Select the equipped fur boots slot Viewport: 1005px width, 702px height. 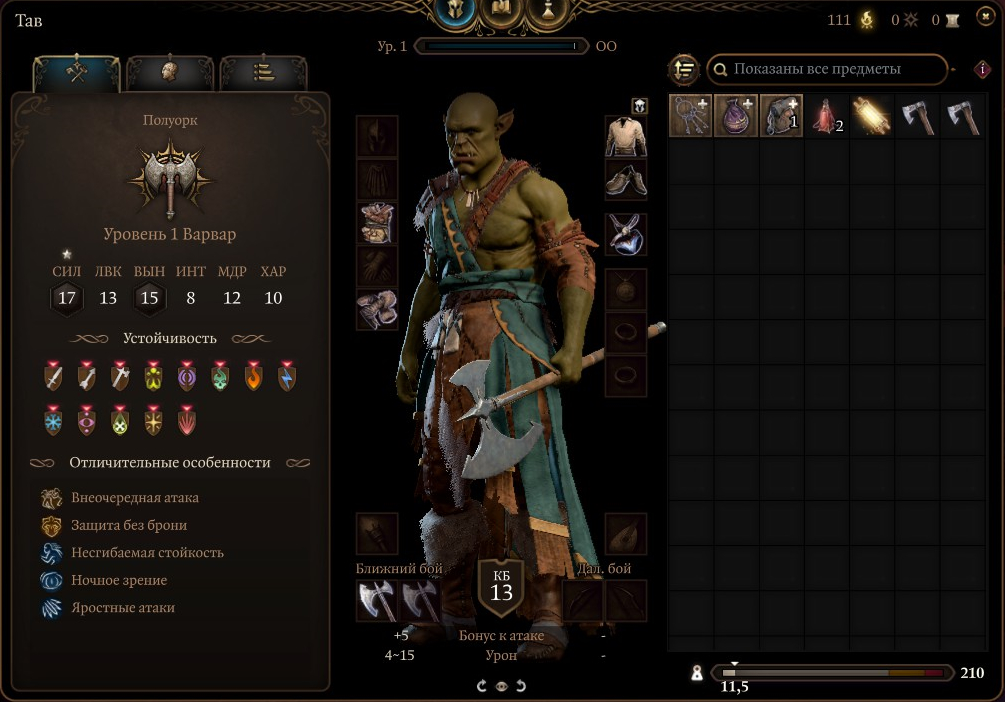click(377, 309)
